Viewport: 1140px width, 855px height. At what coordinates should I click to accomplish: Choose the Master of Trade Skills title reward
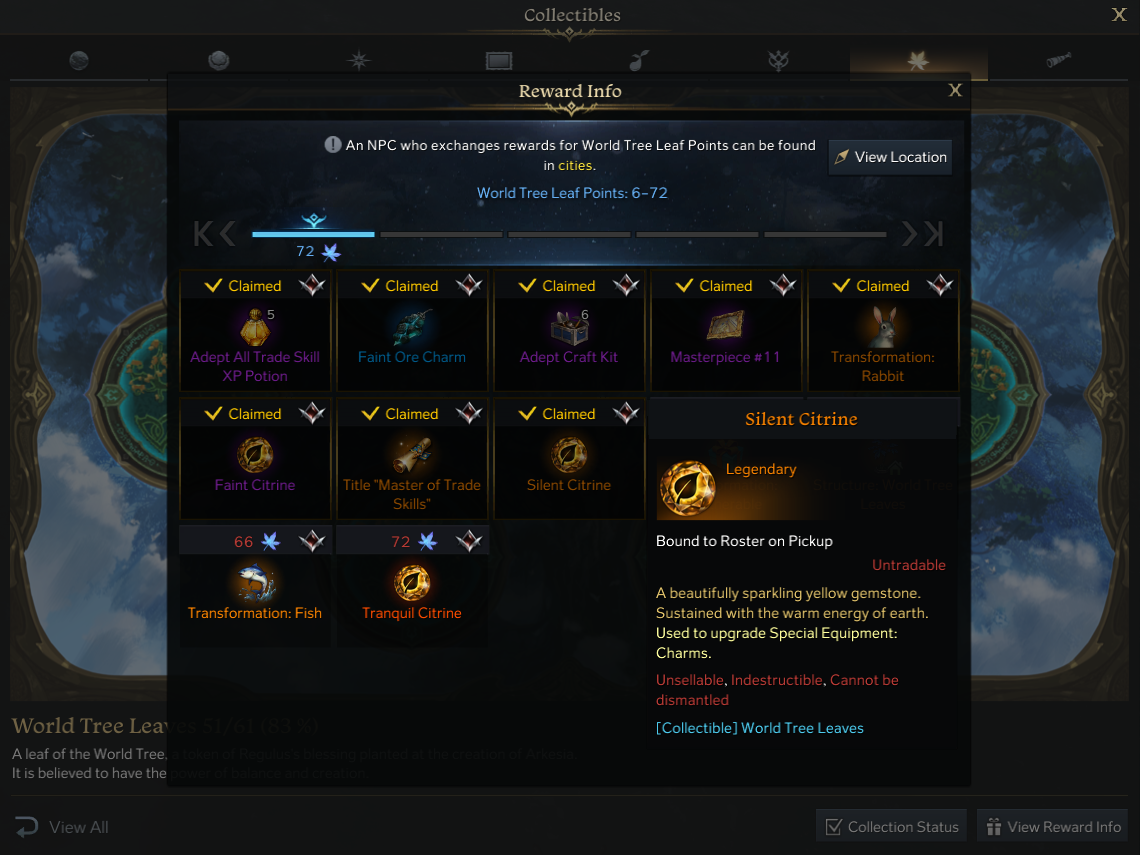click(x=412, y=458)
